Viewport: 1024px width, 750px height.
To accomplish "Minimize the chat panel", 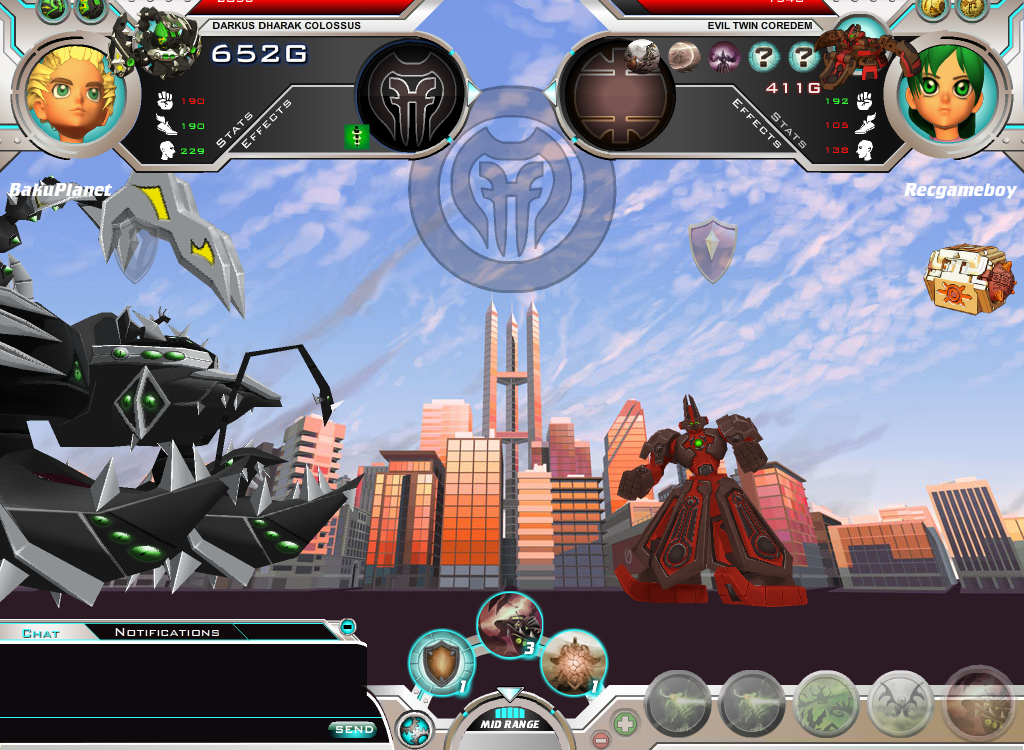I will (347, 627).
